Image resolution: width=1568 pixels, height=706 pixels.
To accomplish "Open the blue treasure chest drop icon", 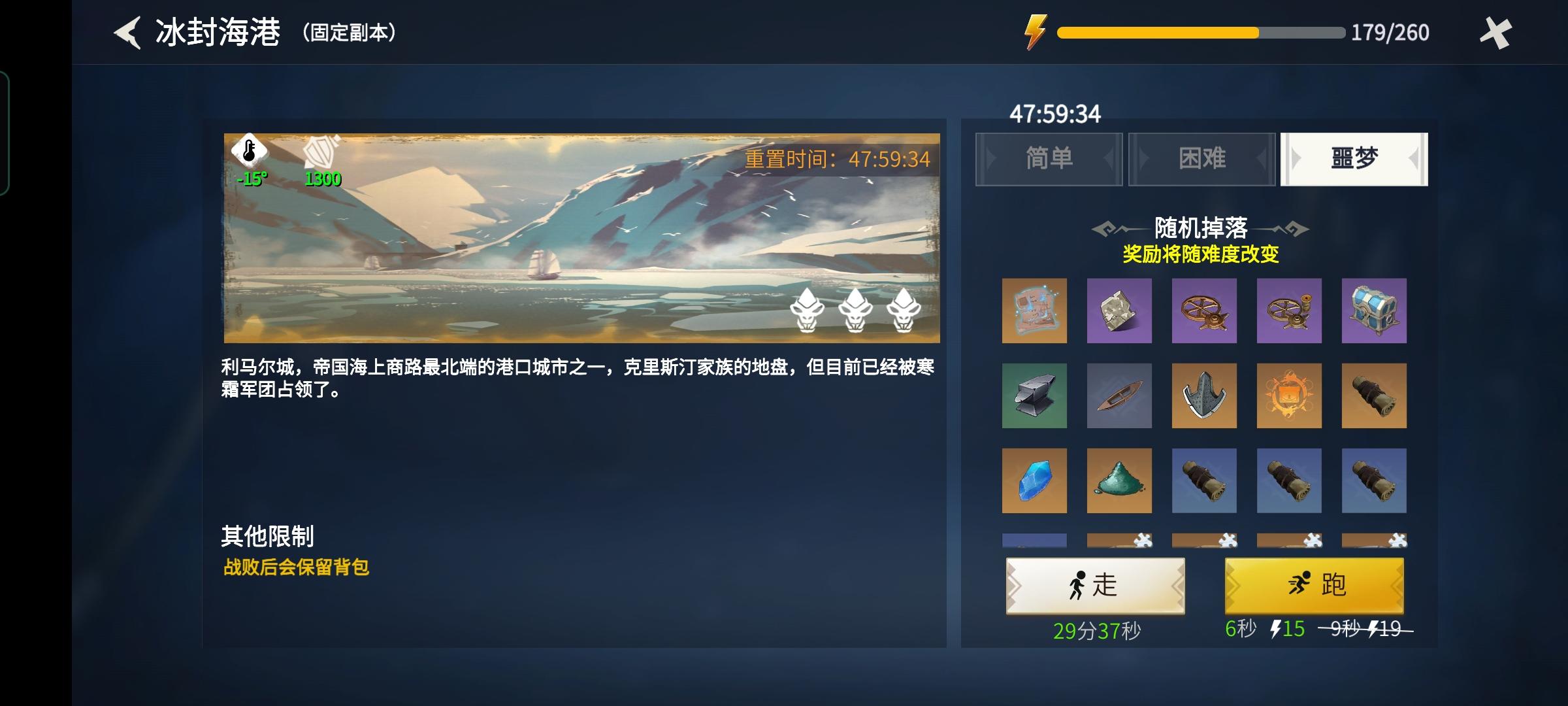I will pyautogui.click(x=1375, y=311).
